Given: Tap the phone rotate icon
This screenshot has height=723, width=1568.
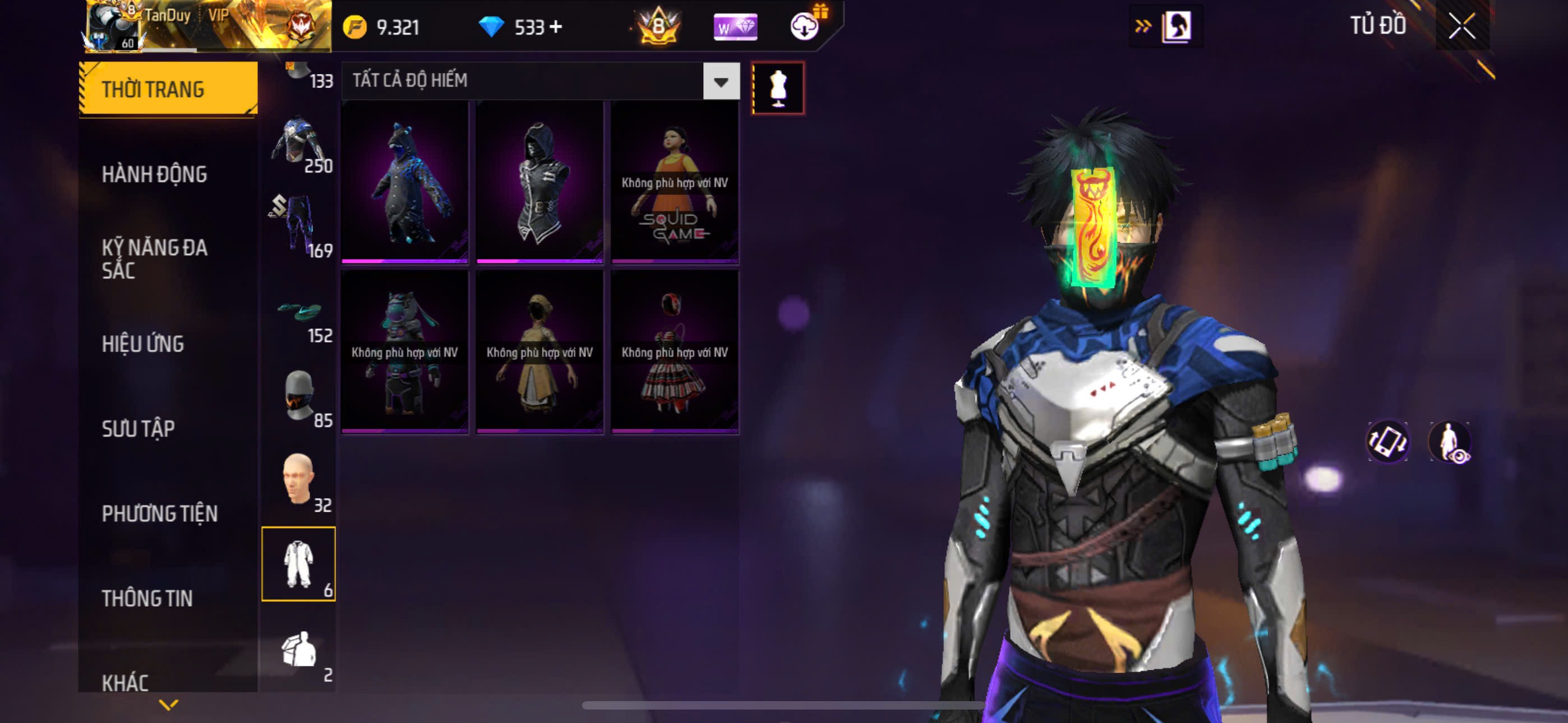Looking at the screenshot, I should click(1387, 442).
